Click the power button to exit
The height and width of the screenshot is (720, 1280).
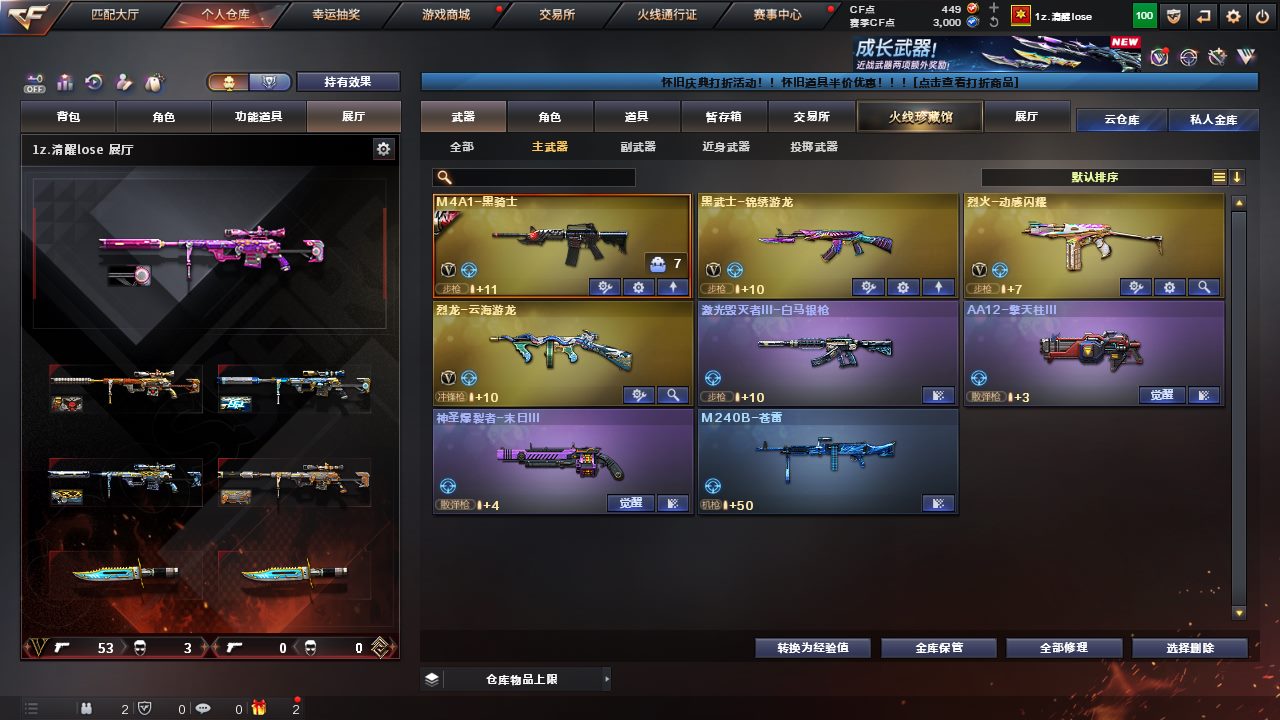(x=1262, y=16)
